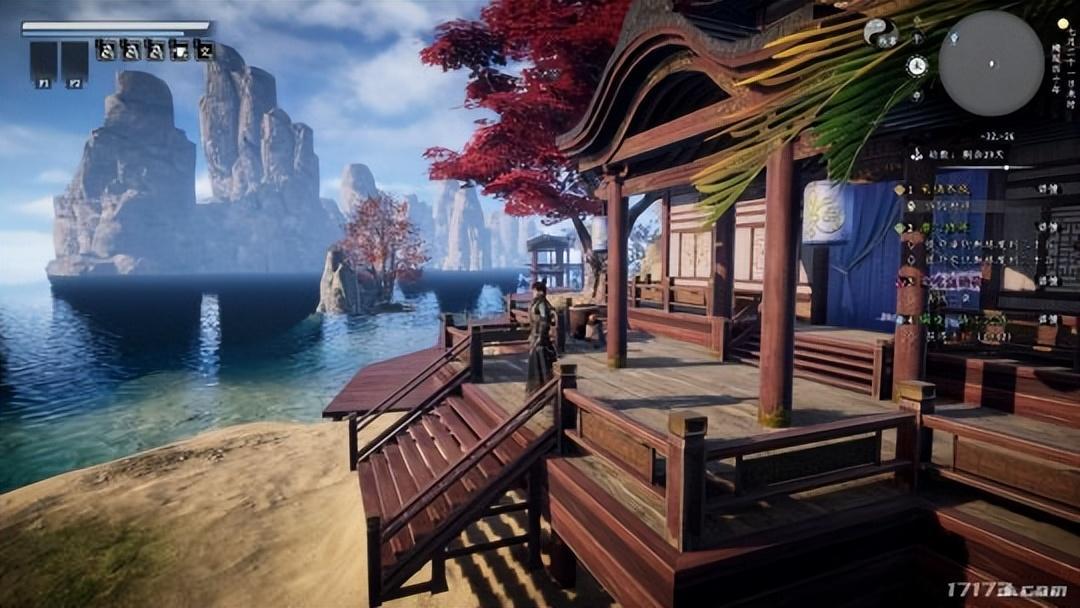The image size is (1080, 608).
Task: Click the cup-shaped status icon
Action: click(180, 49)
